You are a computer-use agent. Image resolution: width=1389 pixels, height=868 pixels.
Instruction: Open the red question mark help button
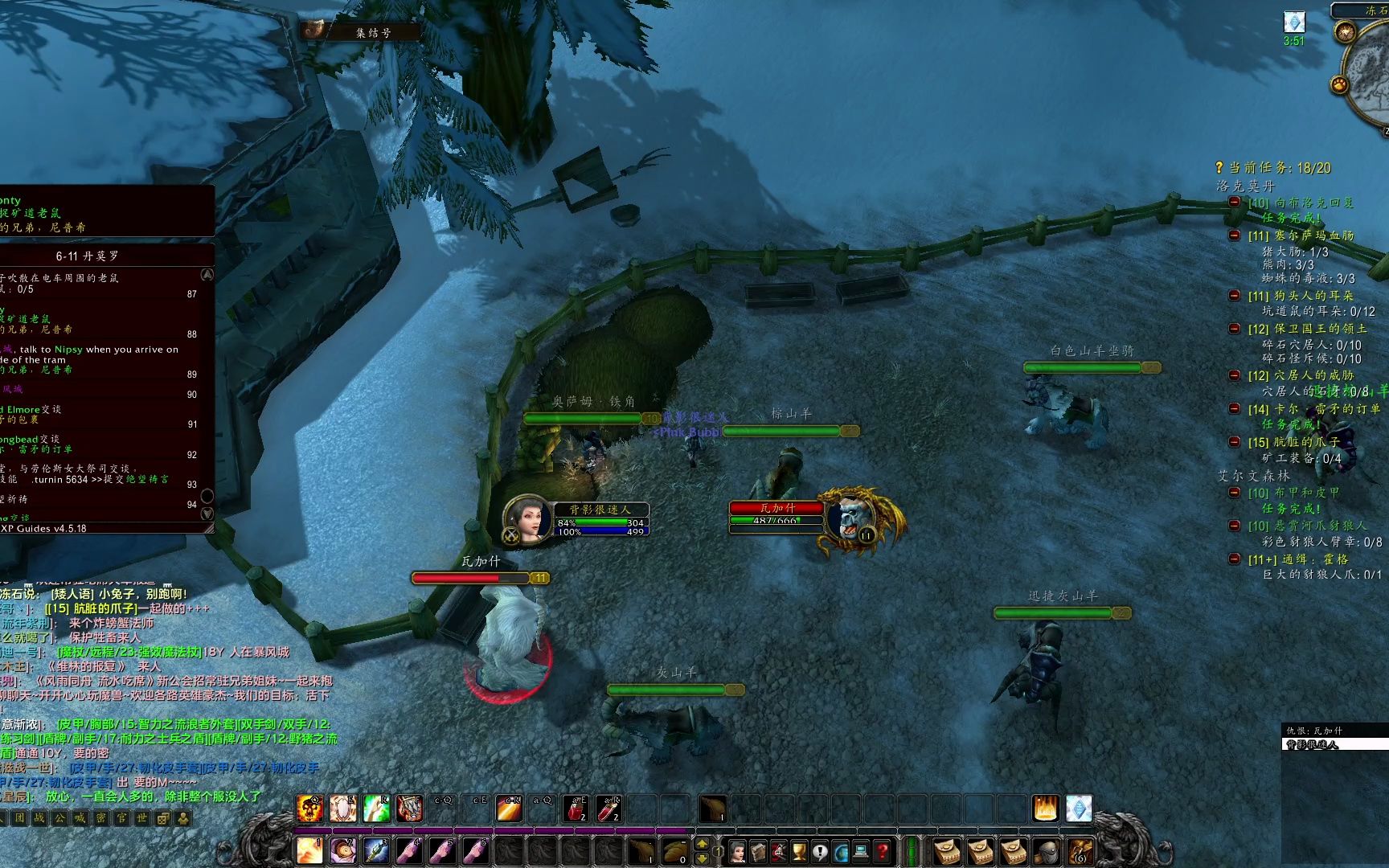pyautogui.click(x=882, y=850)
